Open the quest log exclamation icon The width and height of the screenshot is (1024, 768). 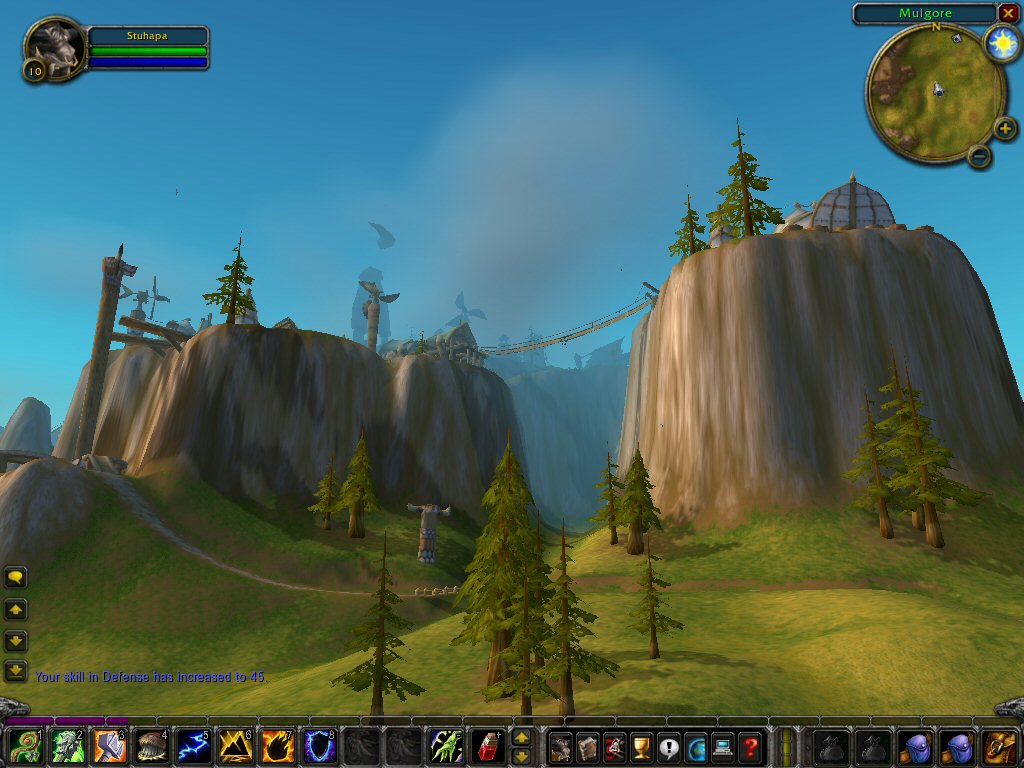[669, 746]
